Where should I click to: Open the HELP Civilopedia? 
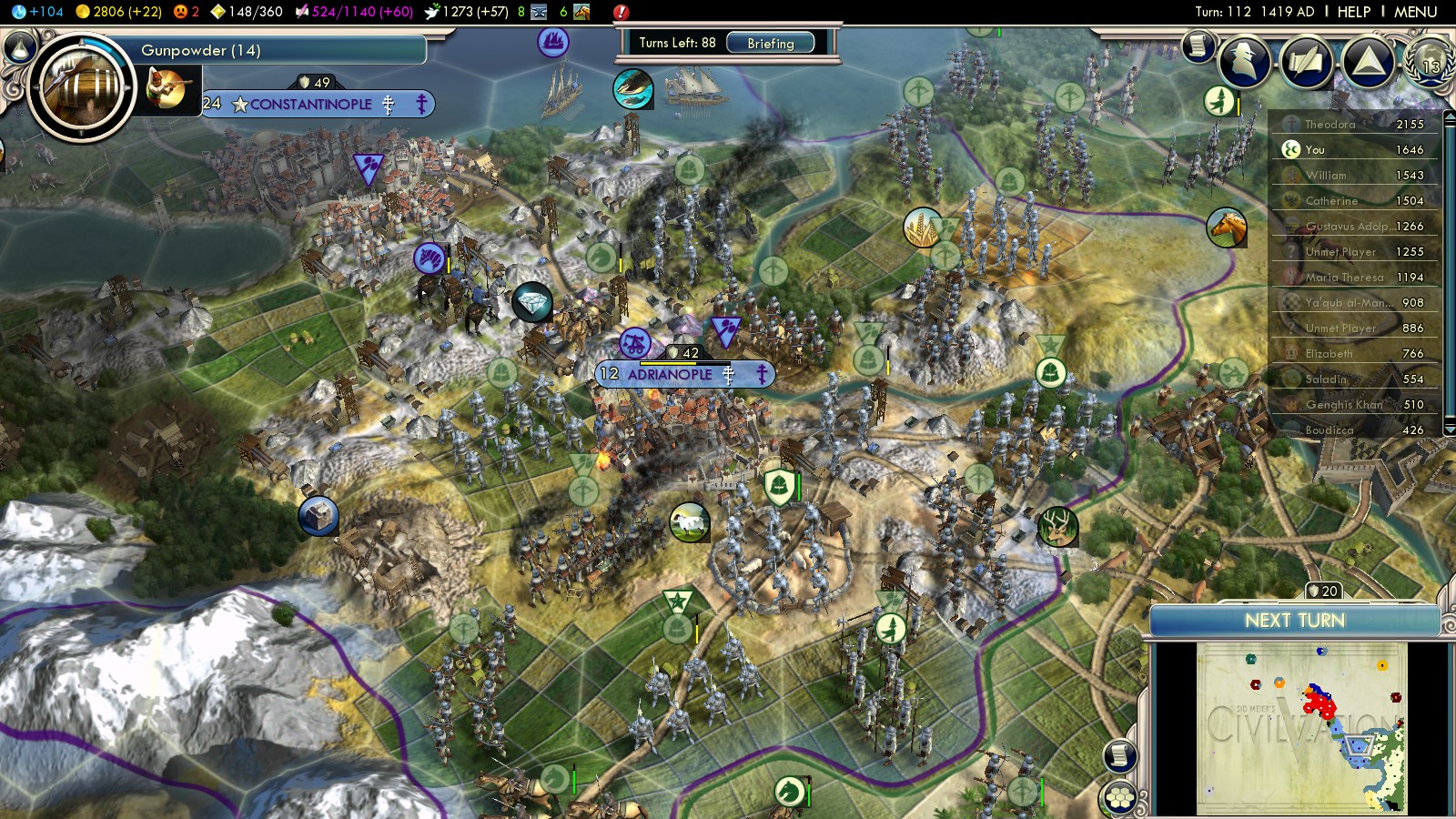pyautogui.click(x=1353, y=12)
